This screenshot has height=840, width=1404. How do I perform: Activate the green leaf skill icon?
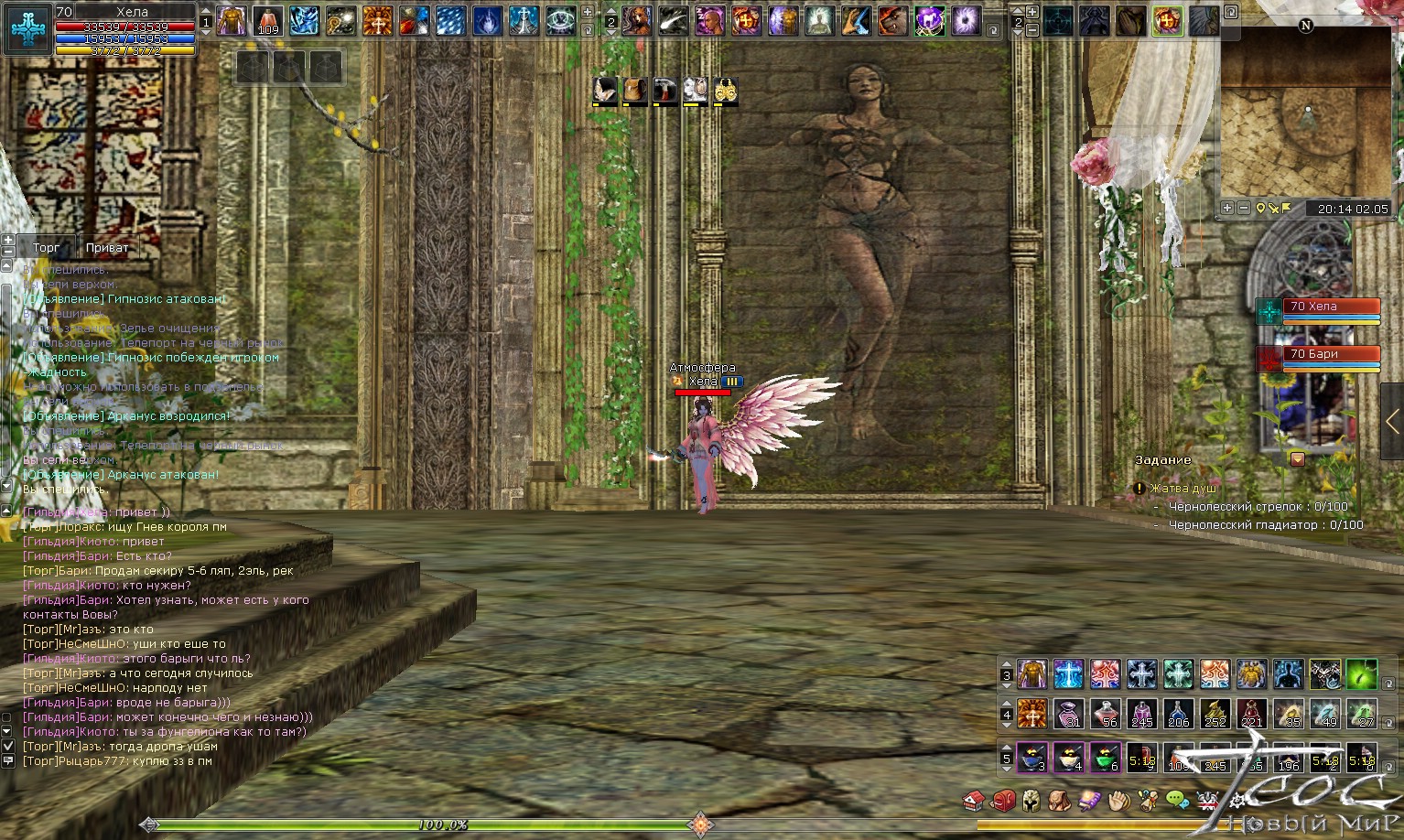1362,674
